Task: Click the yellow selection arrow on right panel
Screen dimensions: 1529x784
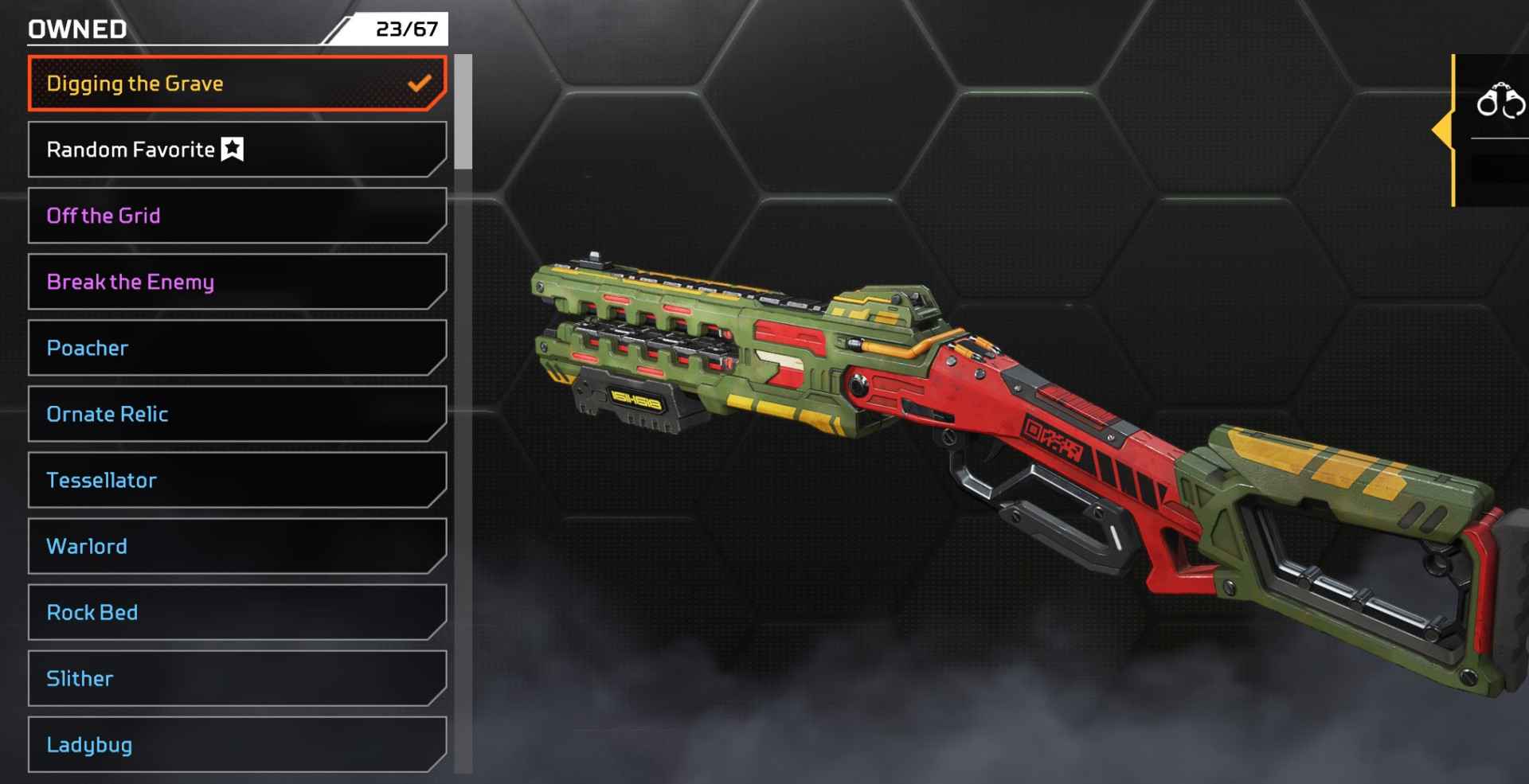Action: click(x=1444, y=129)
